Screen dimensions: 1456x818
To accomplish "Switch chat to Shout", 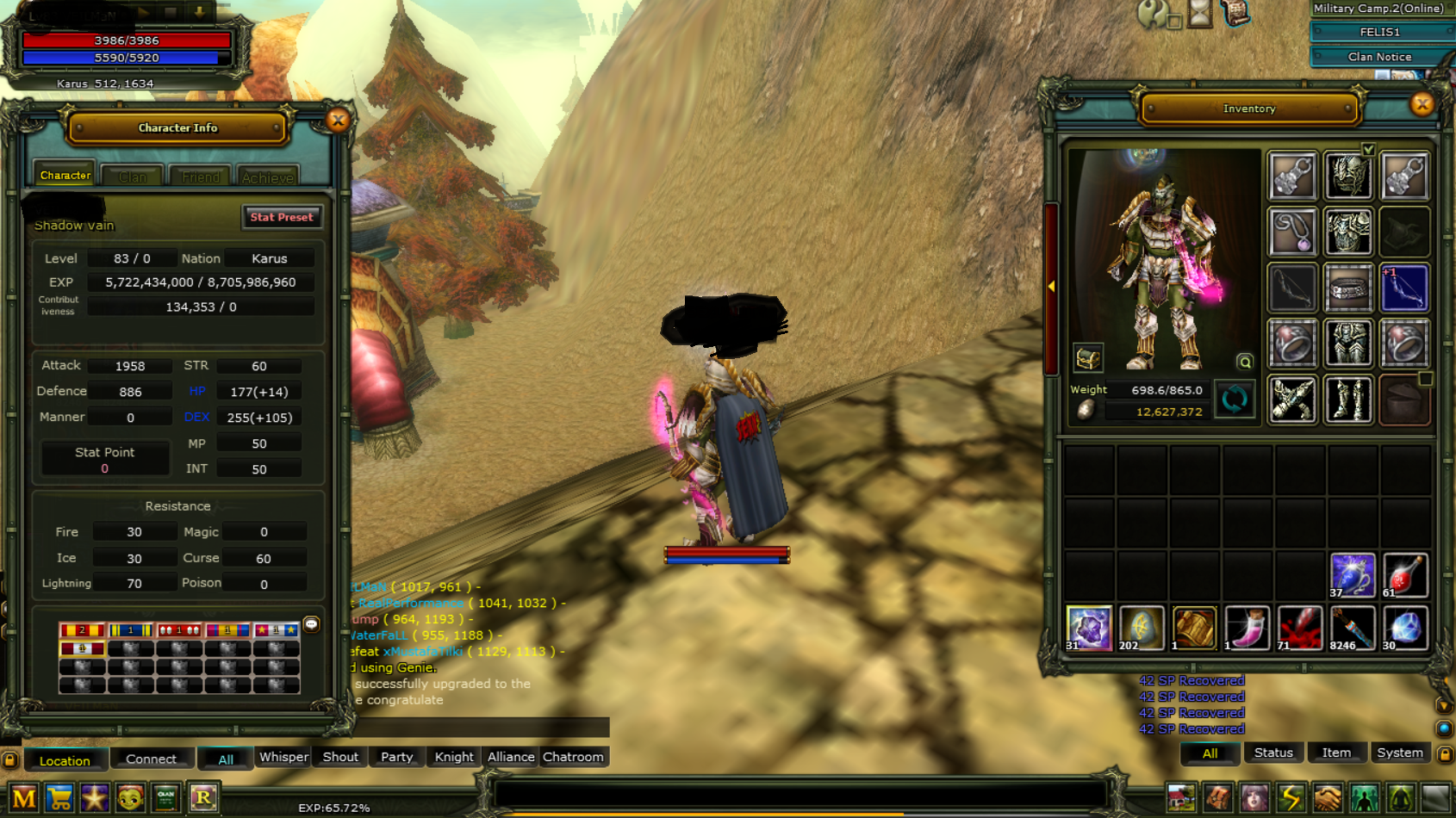I will pos(340,757).
